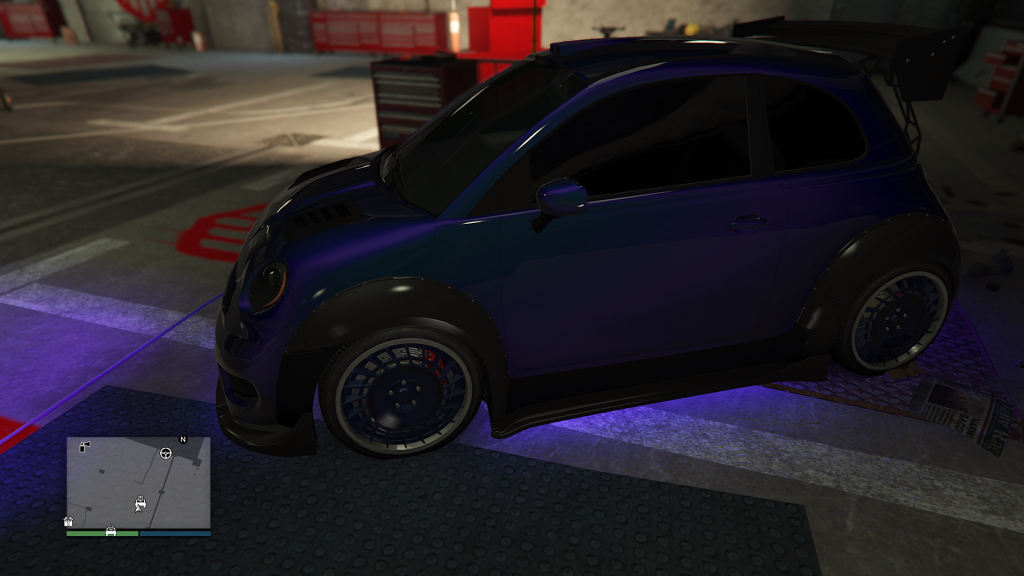Select the gift box blip on minimap
The height and width of the screenshot is (576, 1024).
pyautogui.click(x=68, y=521)
